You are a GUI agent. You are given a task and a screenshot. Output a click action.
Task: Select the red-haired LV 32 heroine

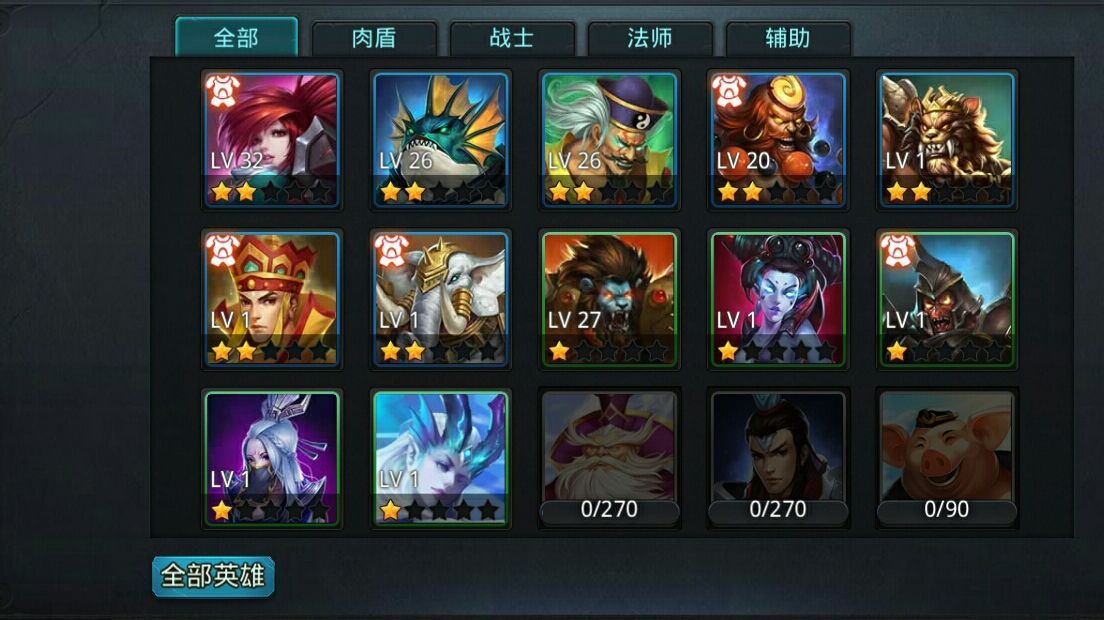click(x=272, y=139)
